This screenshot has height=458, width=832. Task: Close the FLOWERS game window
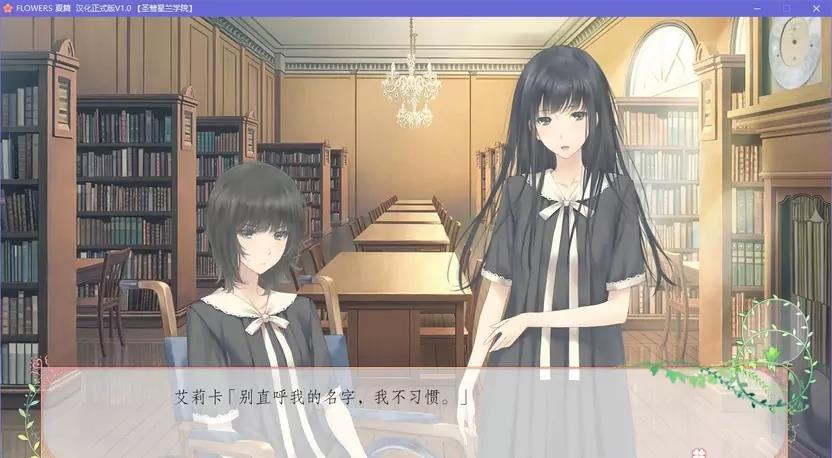(817, 8)
